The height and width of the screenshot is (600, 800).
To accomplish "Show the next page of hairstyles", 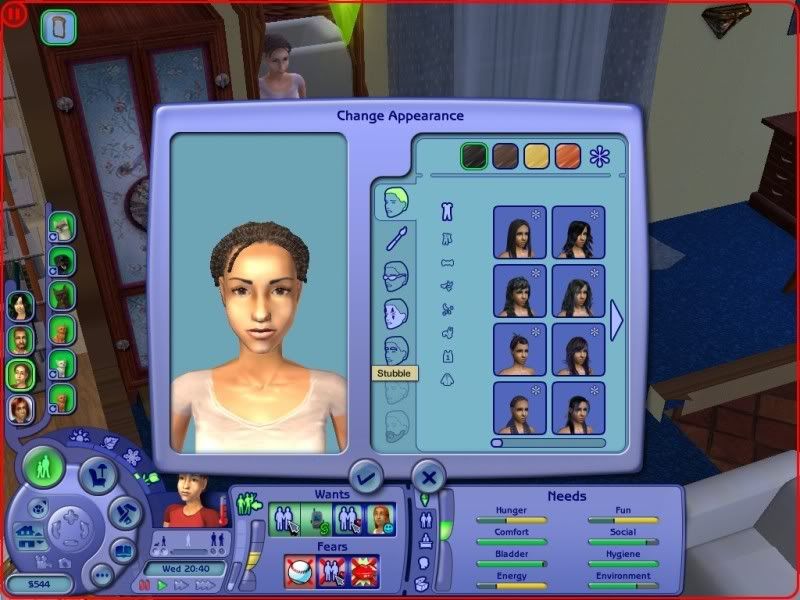I will pyautogui.click(x=617, y=320).
